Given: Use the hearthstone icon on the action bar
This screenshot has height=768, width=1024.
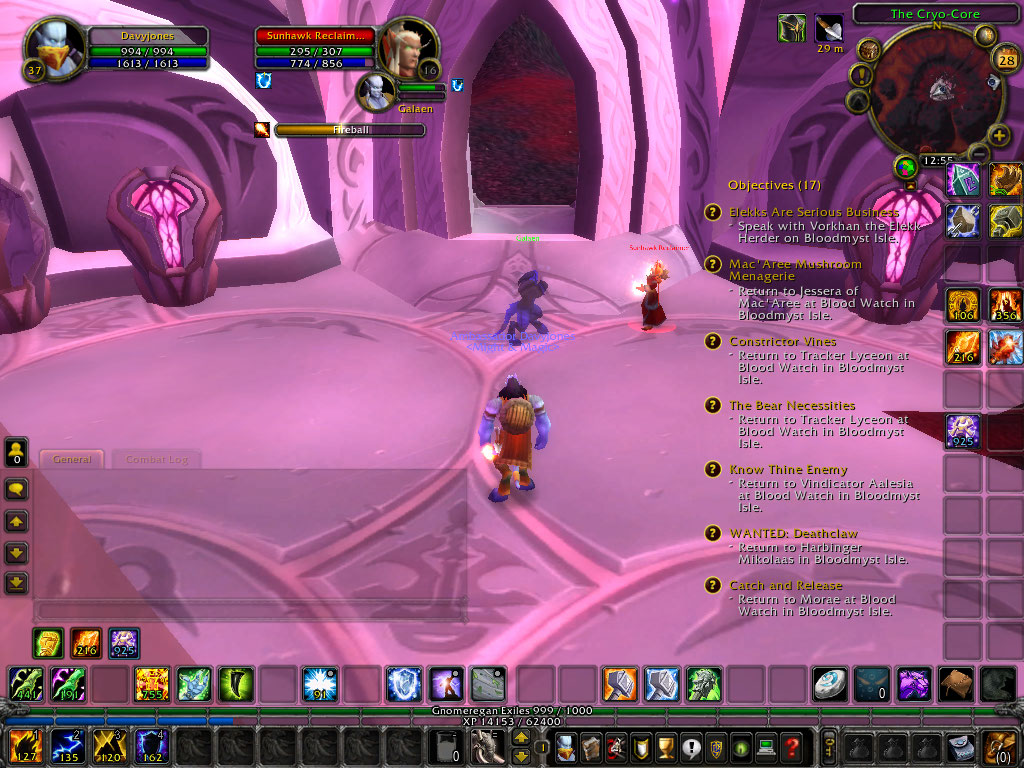Looking at the screenshot, I should coord(829,684).
